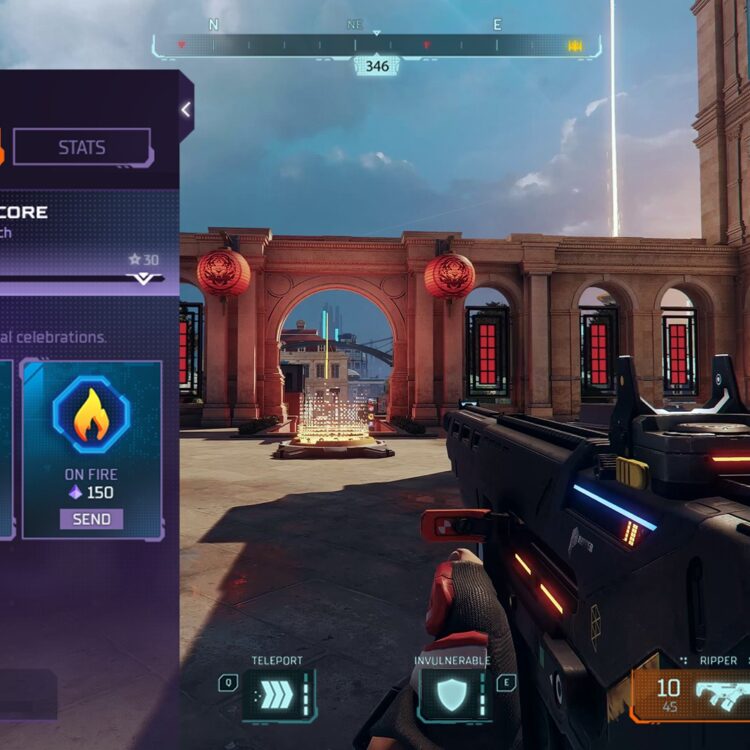Activate the Invulnerable shield ability
This screenshot has width=750, height=750.
(453, 694)
